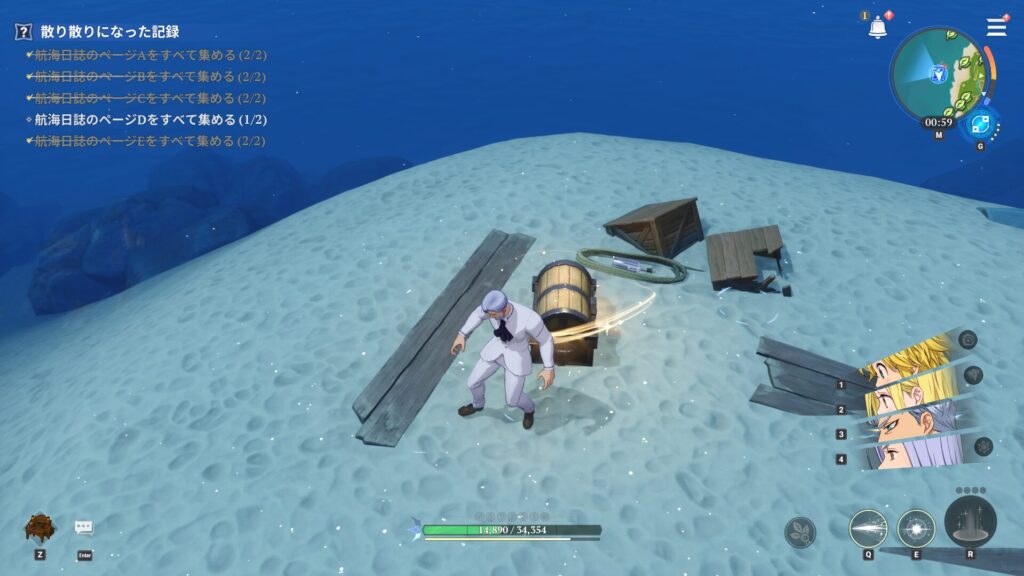Open the hamburger main menu
1024x576 pixels.
(996, 27)
